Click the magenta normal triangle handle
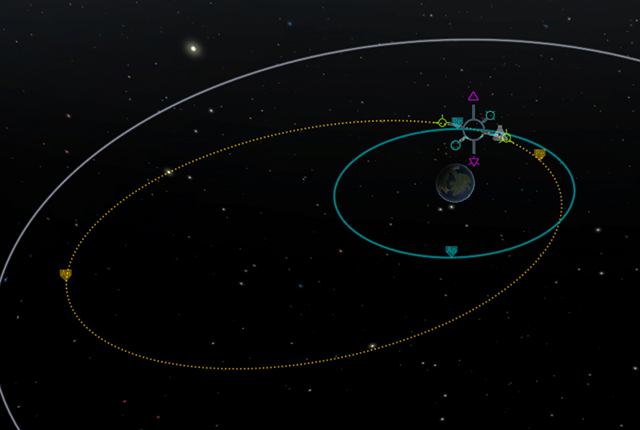 pyautogui.click(x=473, y=96)
